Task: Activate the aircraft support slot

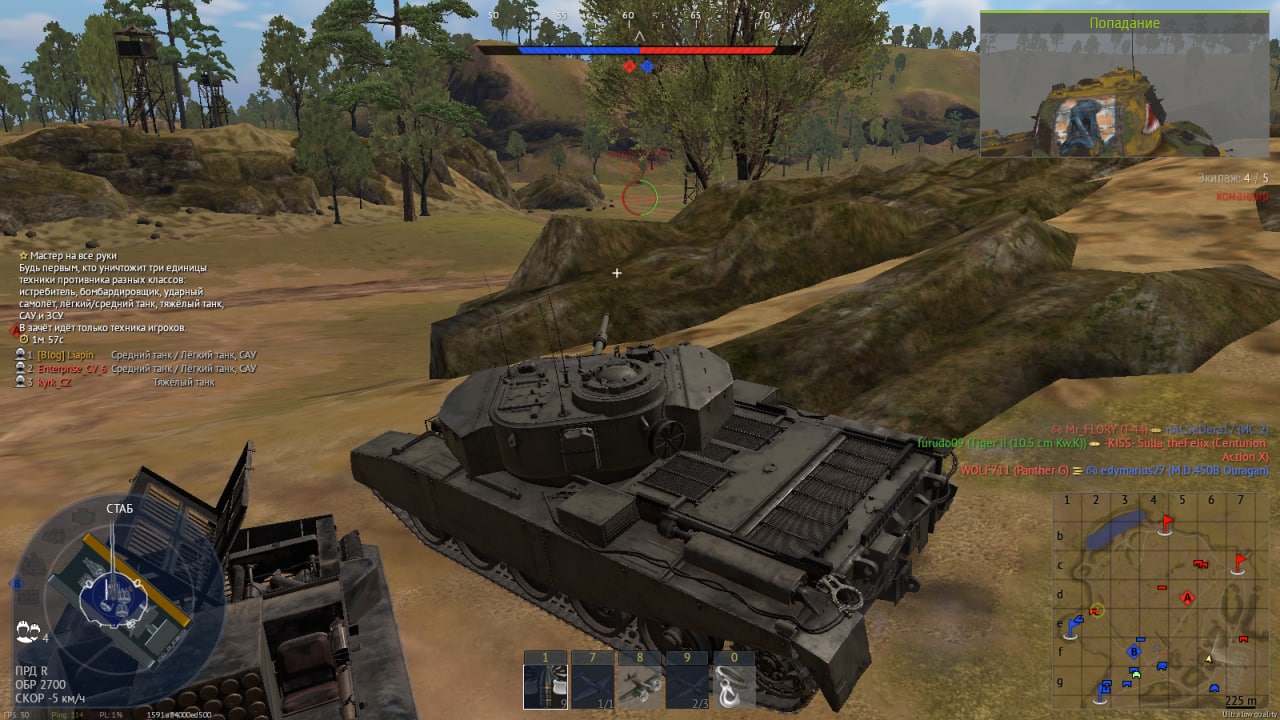Action: point(640,686)
